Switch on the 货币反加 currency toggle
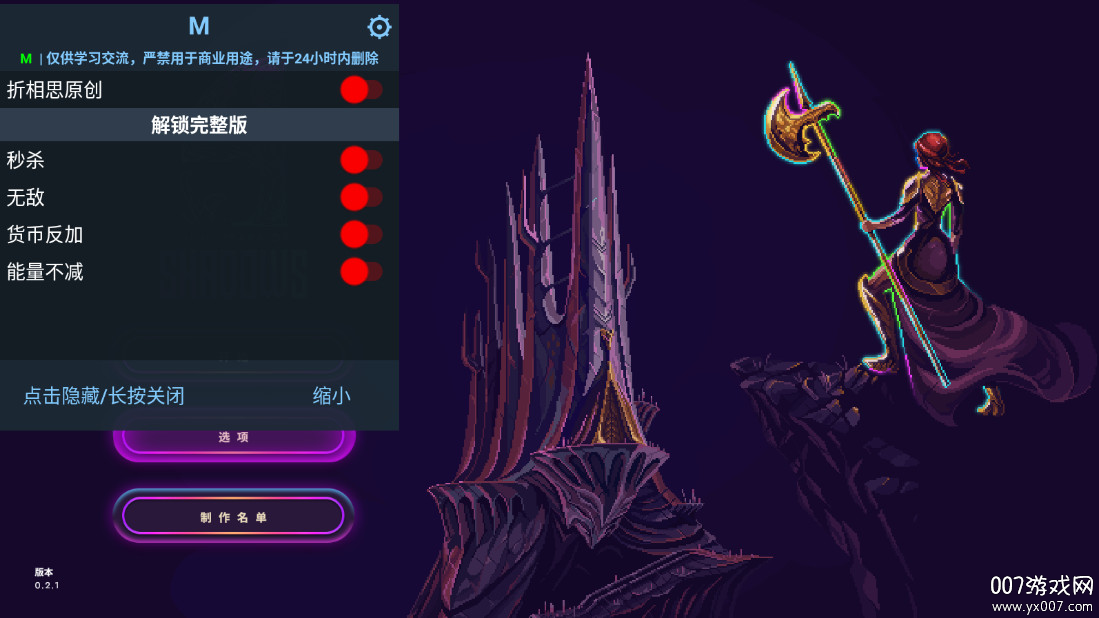The image size is (1099, 618). pos(360,235)
